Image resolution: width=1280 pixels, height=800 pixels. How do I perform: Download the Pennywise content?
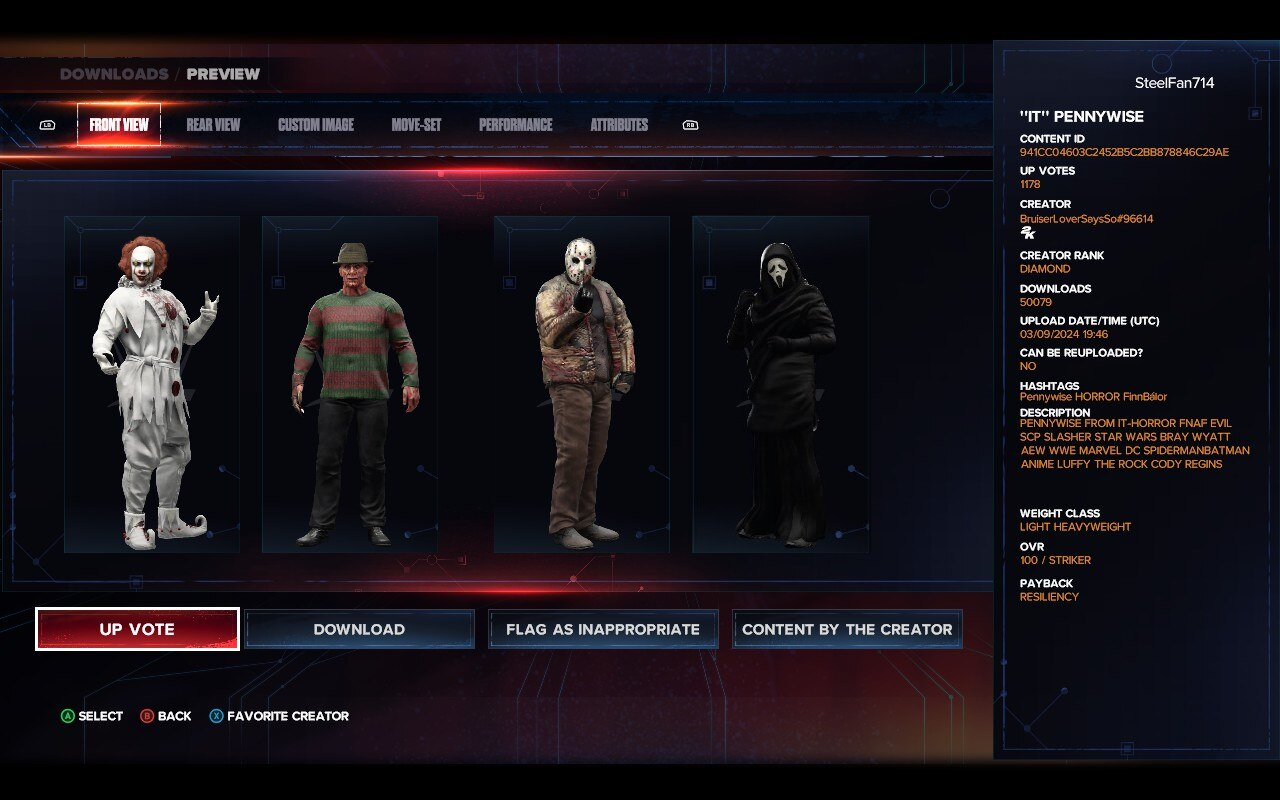(359, 629)
